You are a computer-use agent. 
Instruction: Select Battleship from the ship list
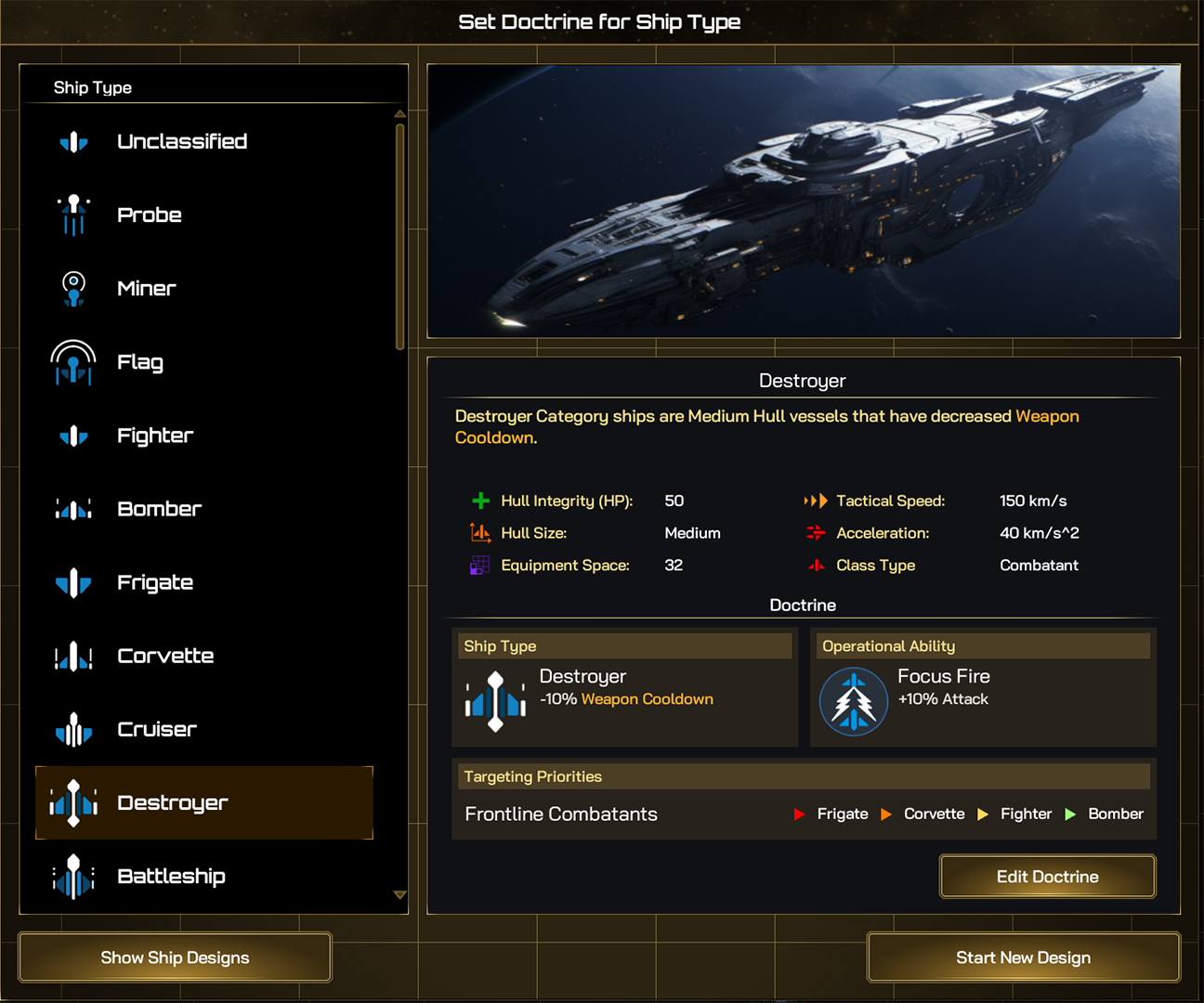pos(172,876)
